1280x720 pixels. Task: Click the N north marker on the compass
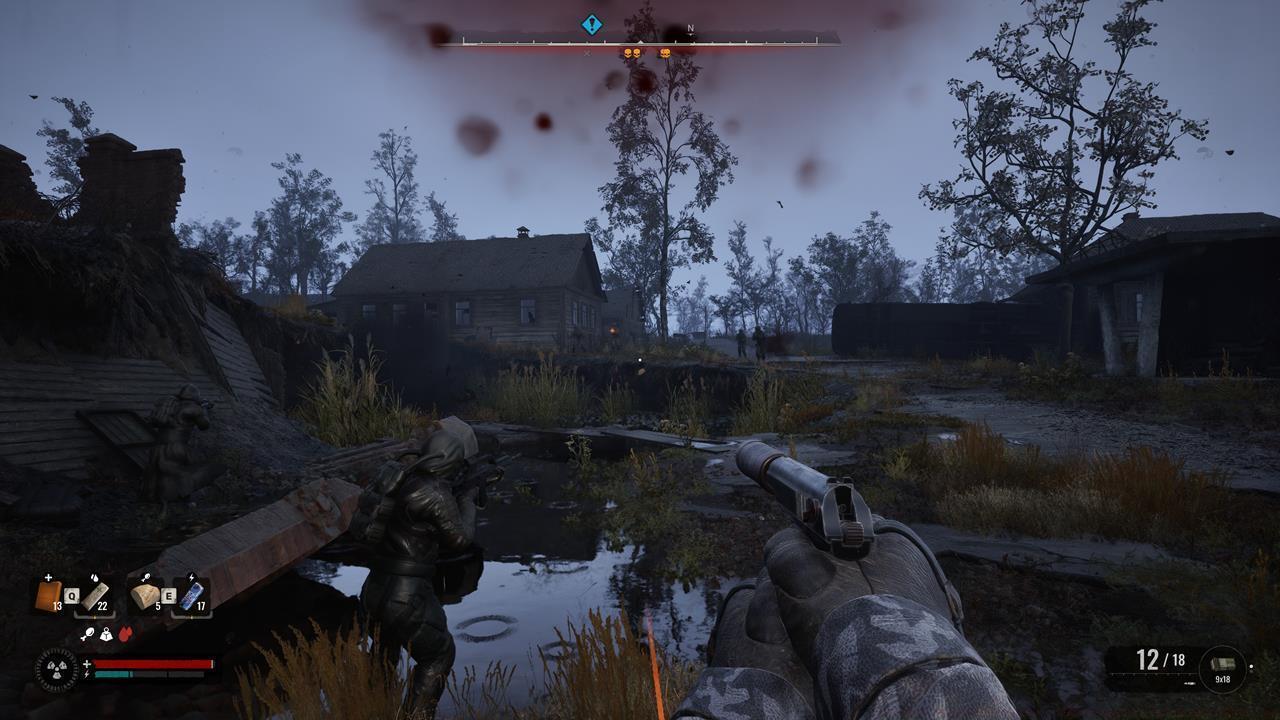(690, 28)
